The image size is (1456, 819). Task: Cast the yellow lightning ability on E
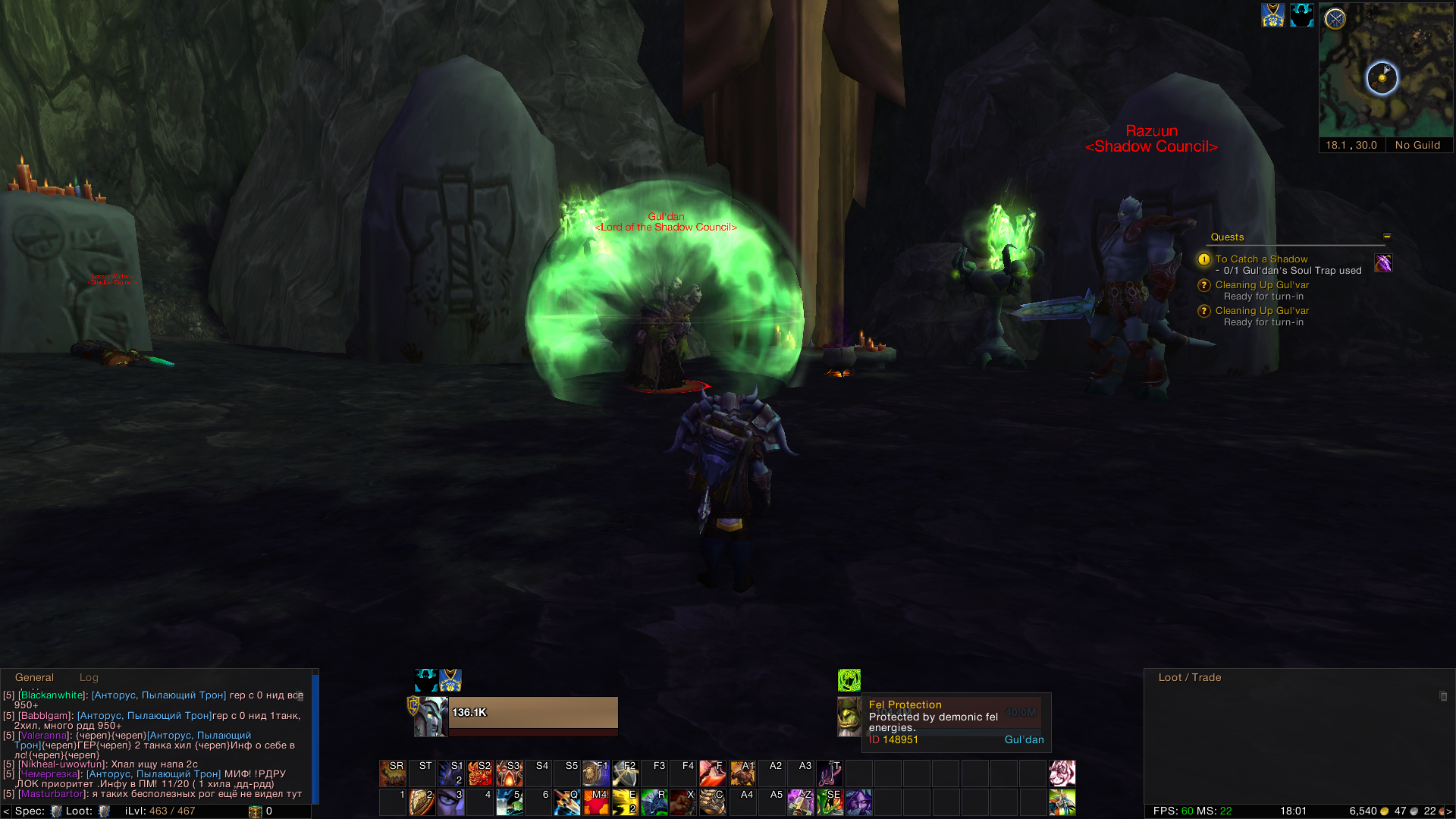[625, 802]
